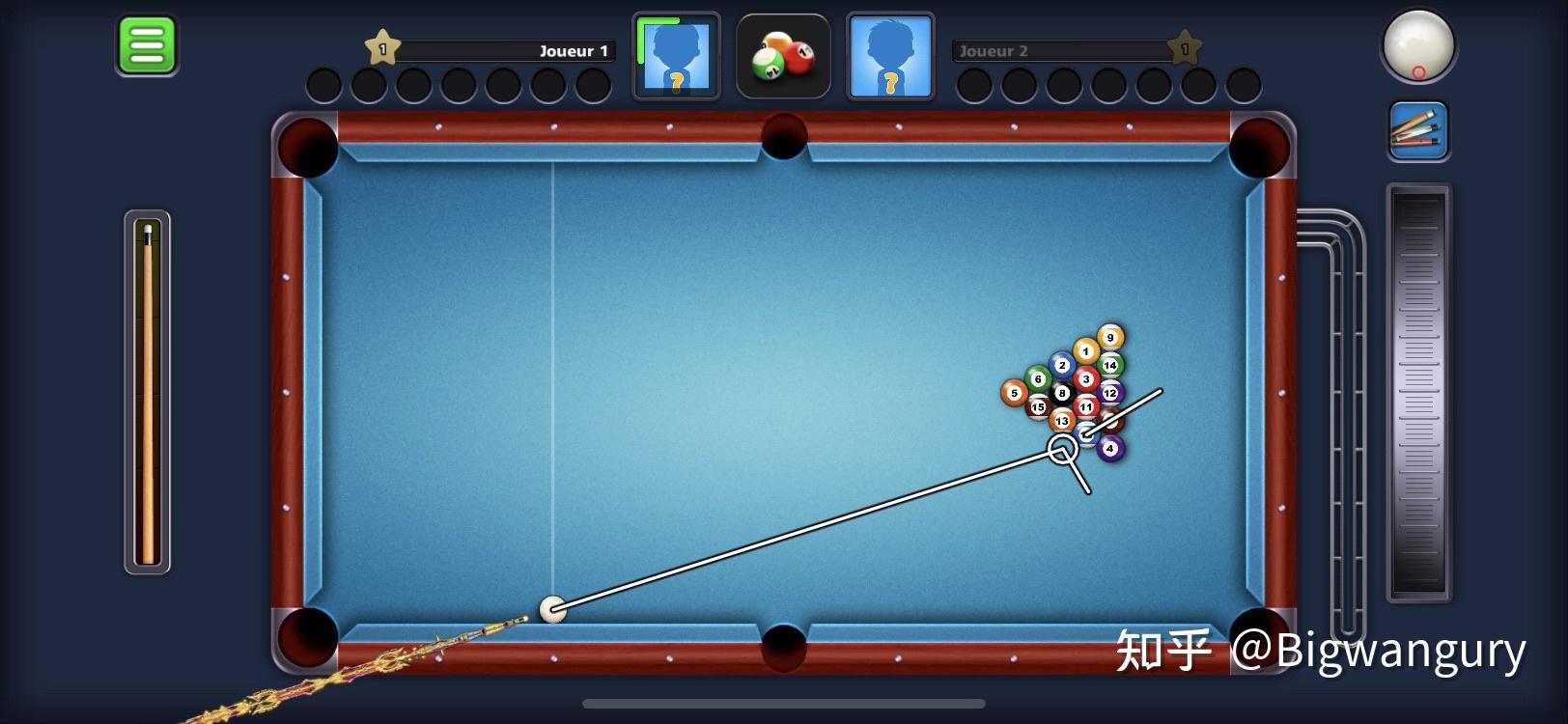
Task: Click the white cue ball on the table
Action: pyautogui.click(x=553, y=610)
